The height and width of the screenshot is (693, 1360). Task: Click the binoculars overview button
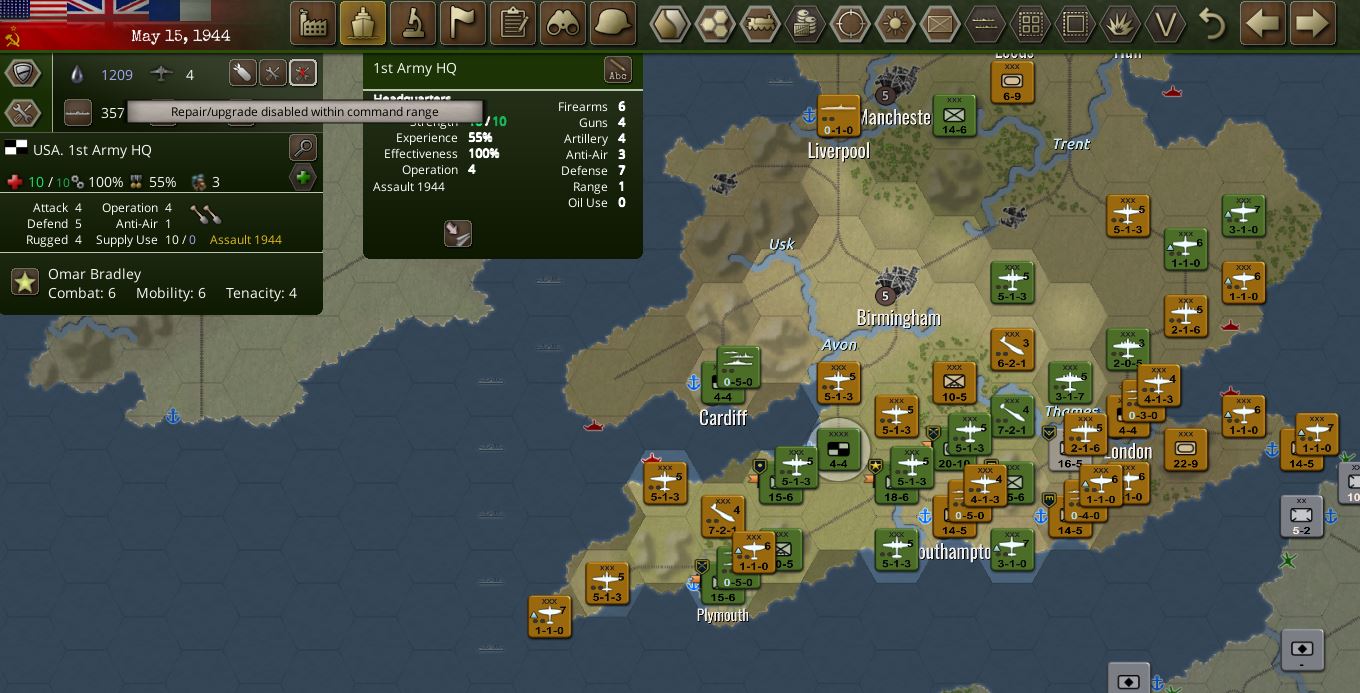point(563,23)
